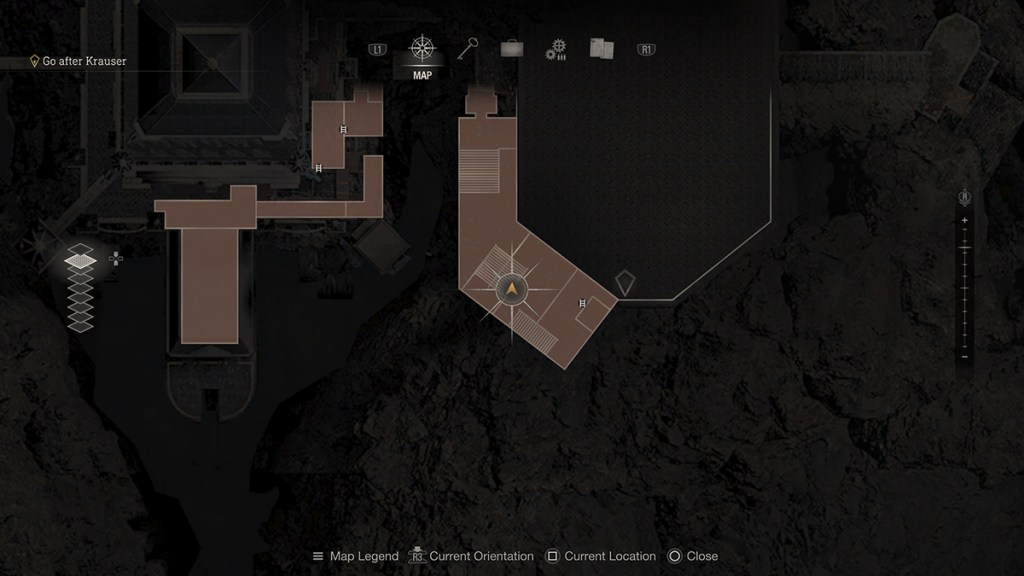Image resolution: width=1024 pixels, height=576 pixels.
Task: Zoom in with the map plus sign
Action: [964, 220]
